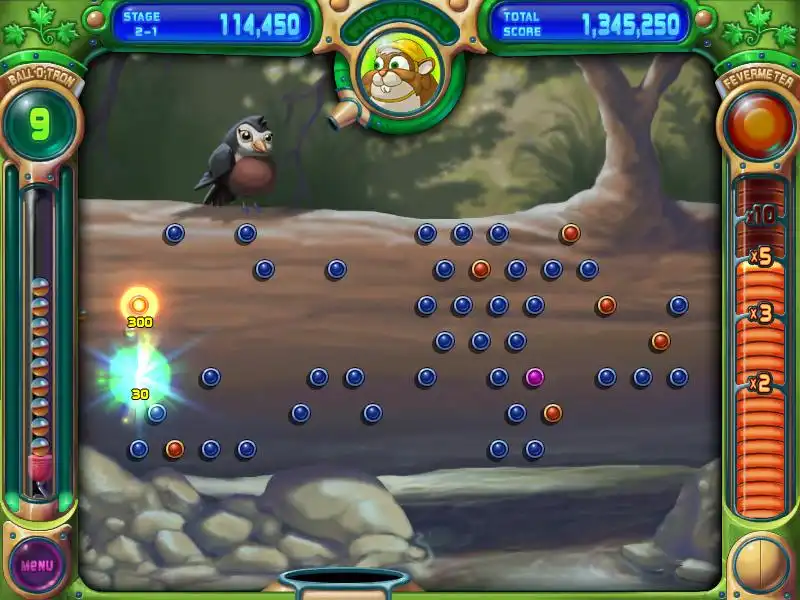Open the purple Menu button
Viewport: 800px width, 600px height.
(x=37, y=564)
